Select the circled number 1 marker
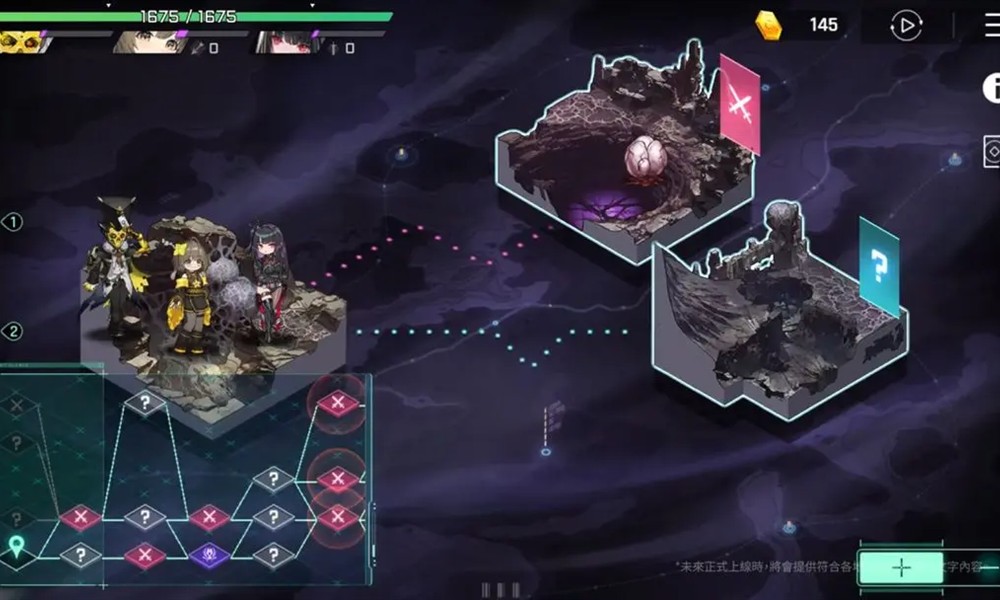The height and width of the screenshot is (600, 1000). tap(13, 222)
